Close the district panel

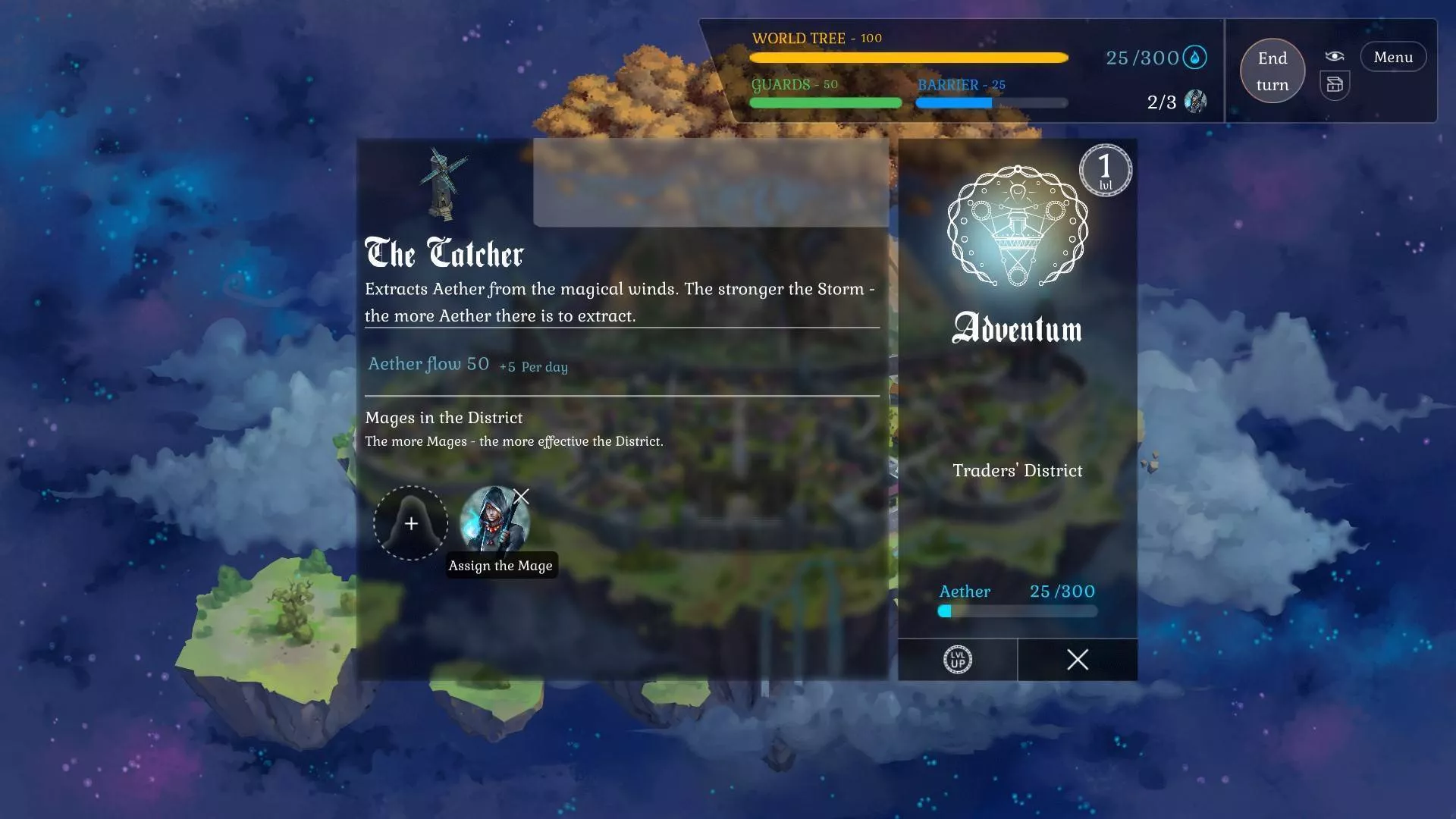(1077, 660)
